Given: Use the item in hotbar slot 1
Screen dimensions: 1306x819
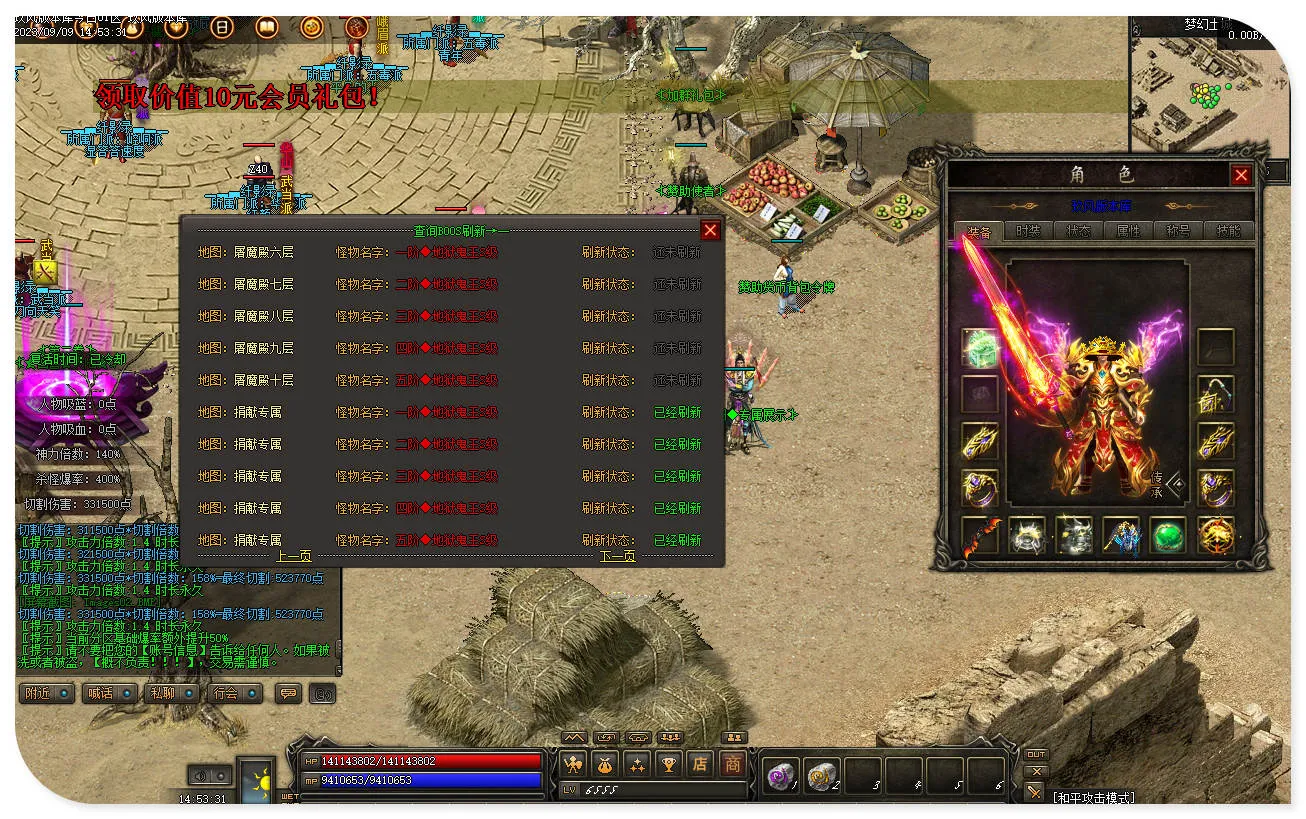Looking at the screenshot, I should (781, 776).
